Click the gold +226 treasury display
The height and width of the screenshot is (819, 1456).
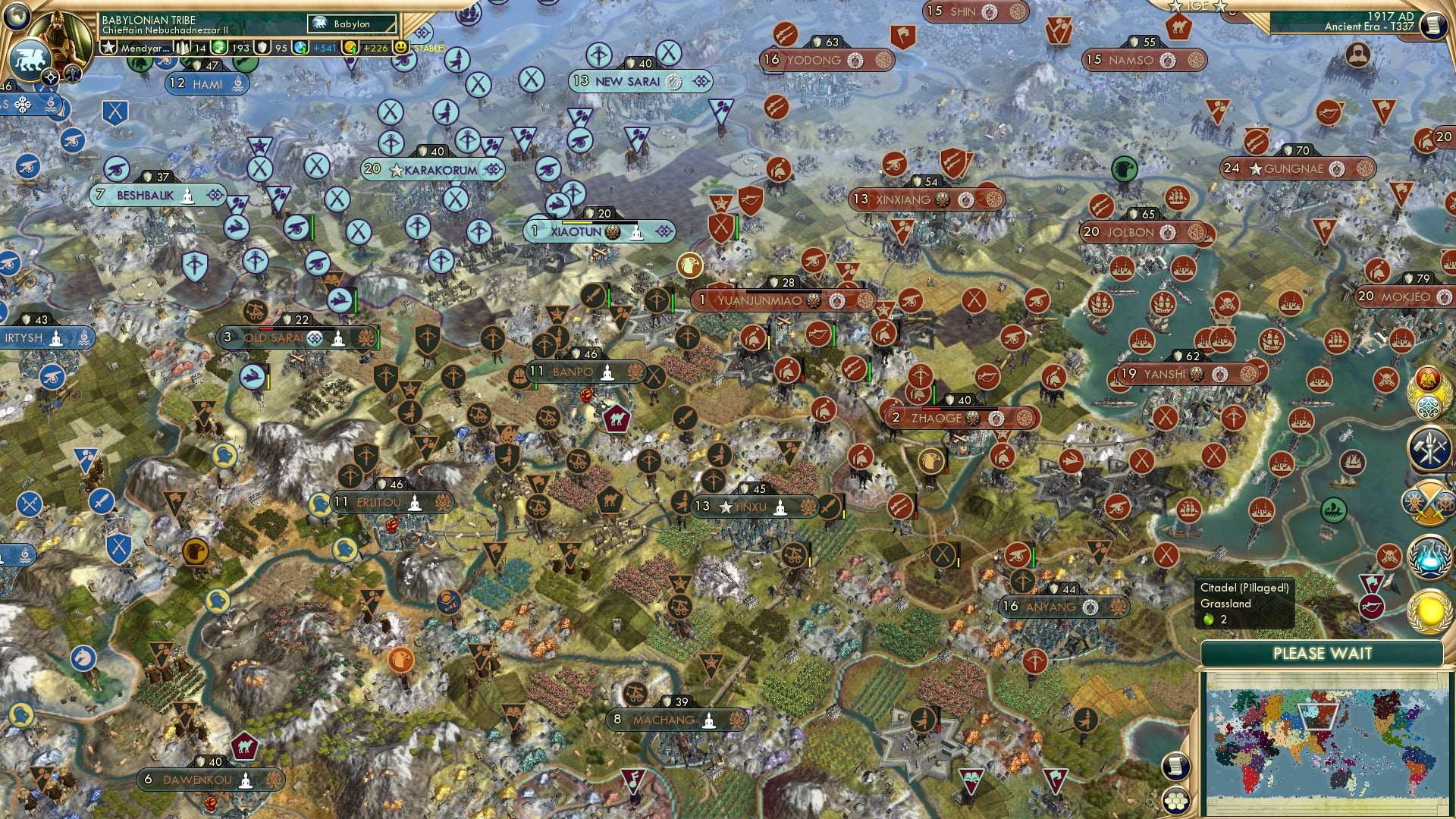pos(377,49)
